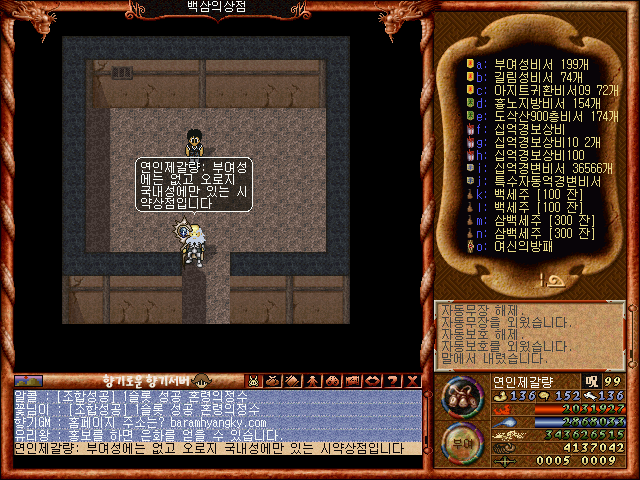
Task: Open the character figure toolbar icon
Action: [x=312, y=380]
